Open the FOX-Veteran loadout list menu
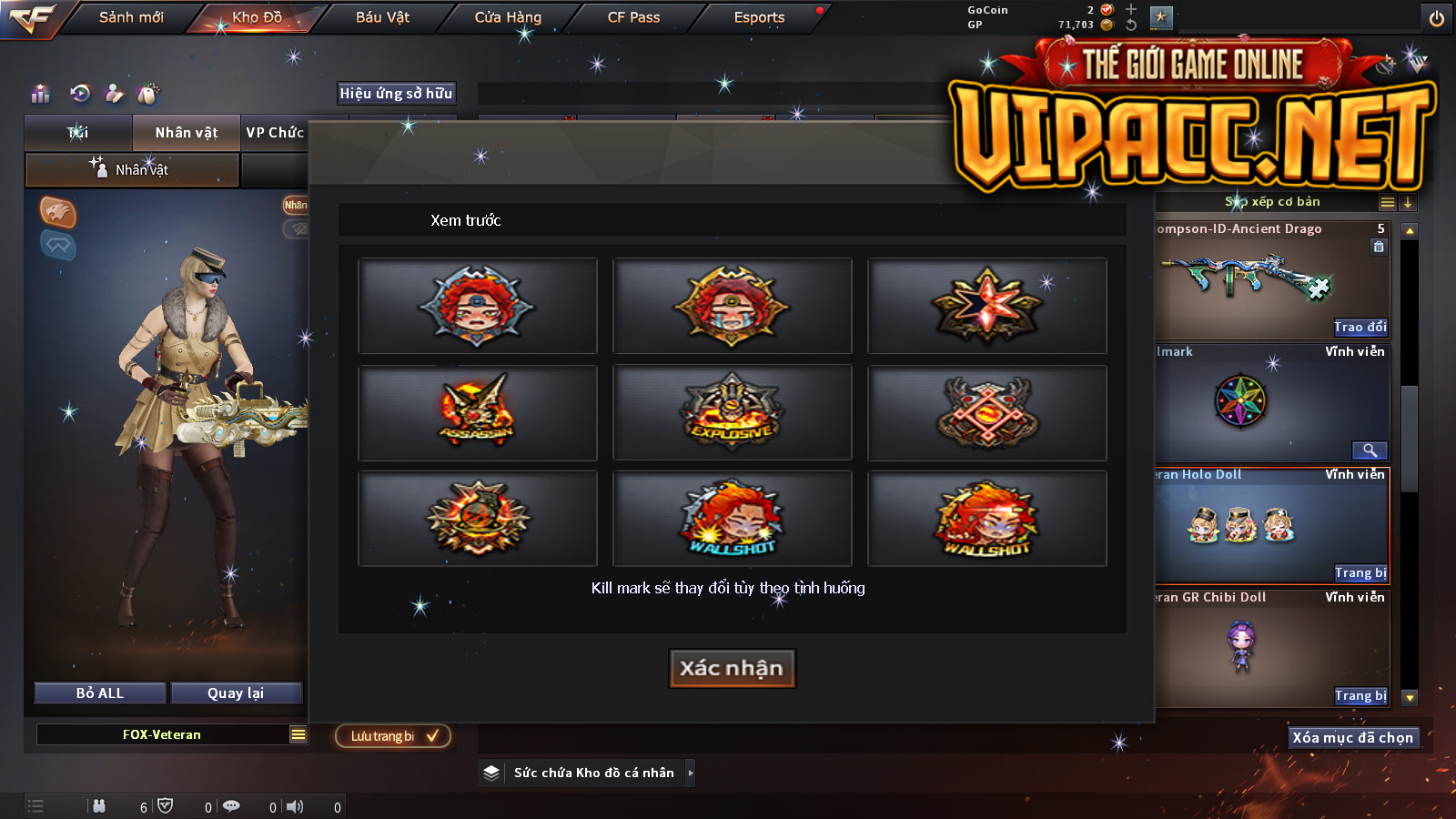 (298, 734)
